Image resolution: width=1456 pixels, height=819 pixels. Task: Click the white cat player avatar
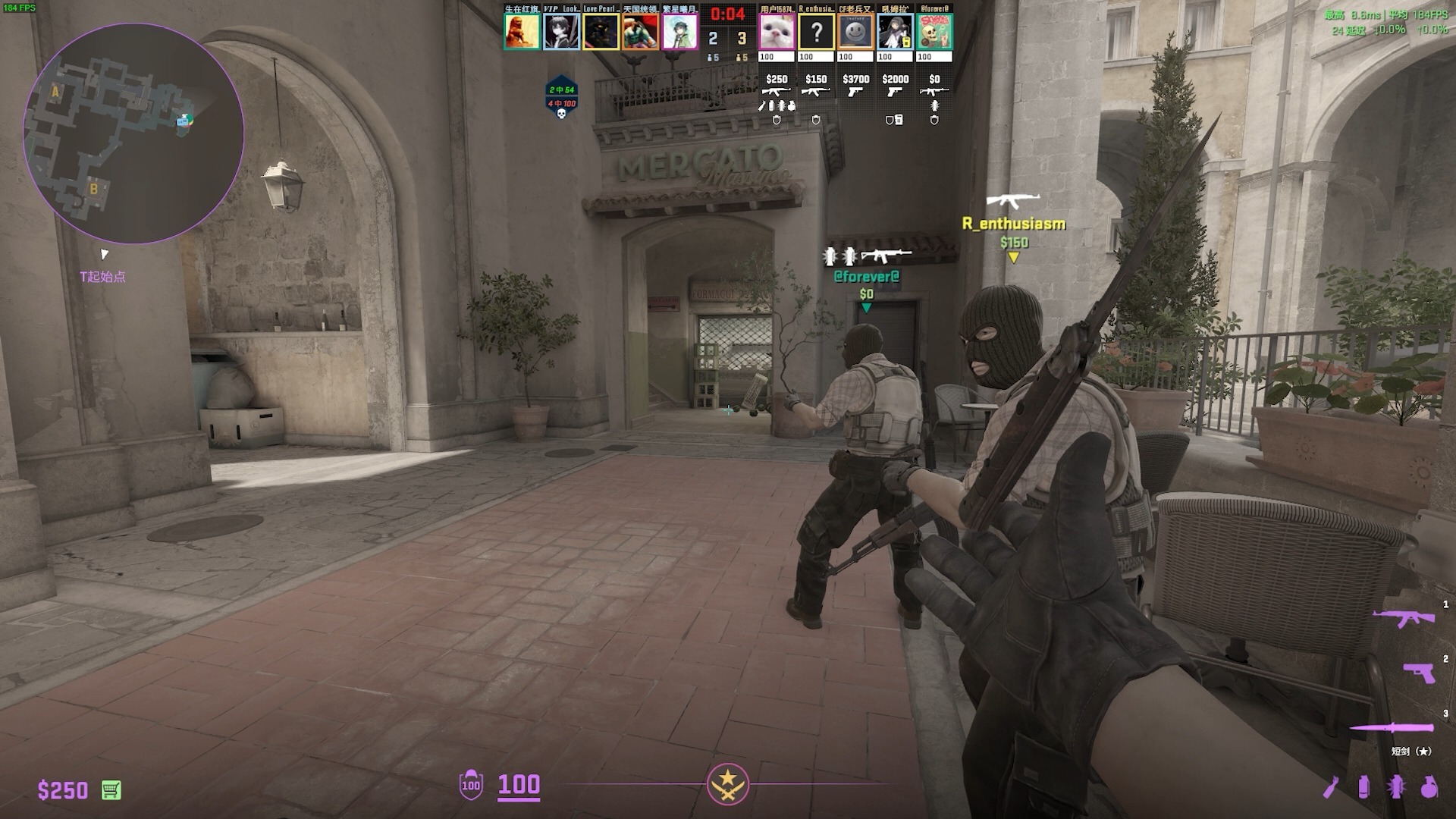(x=777, y=33)
